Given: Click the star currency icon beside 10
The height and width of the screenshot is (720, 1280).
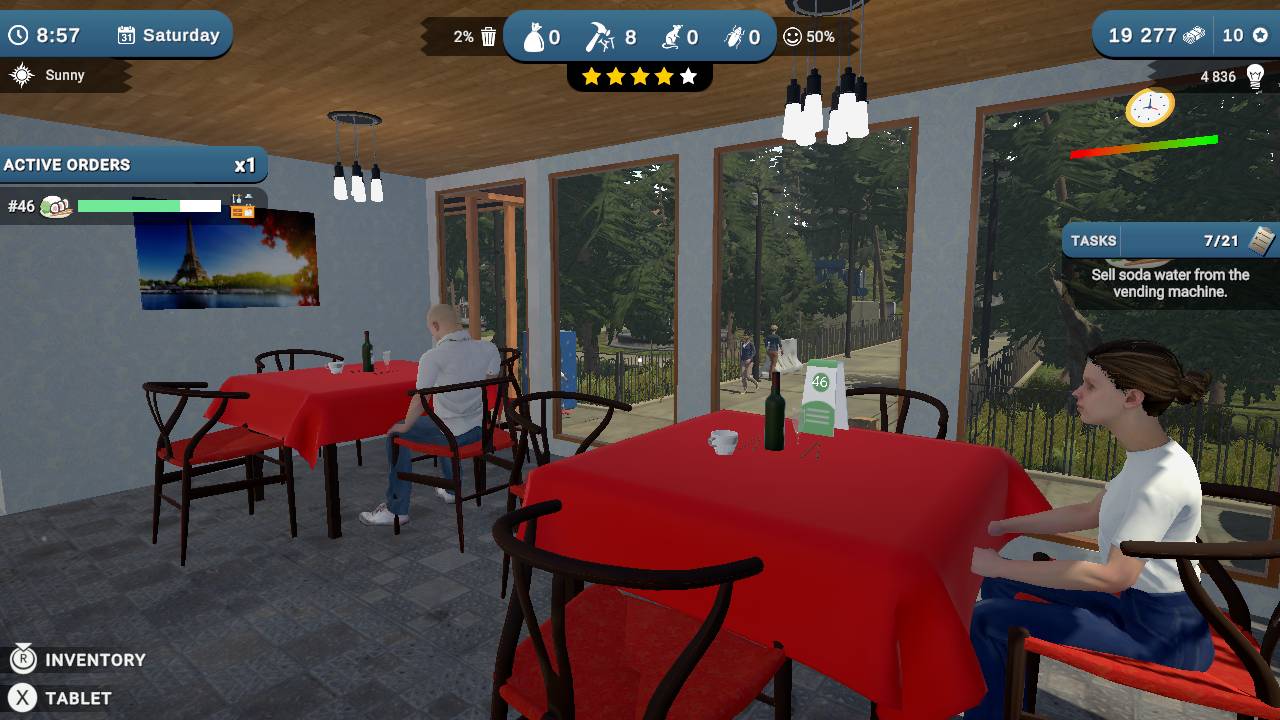Looking at the screenshot, I should [1261, 34].
